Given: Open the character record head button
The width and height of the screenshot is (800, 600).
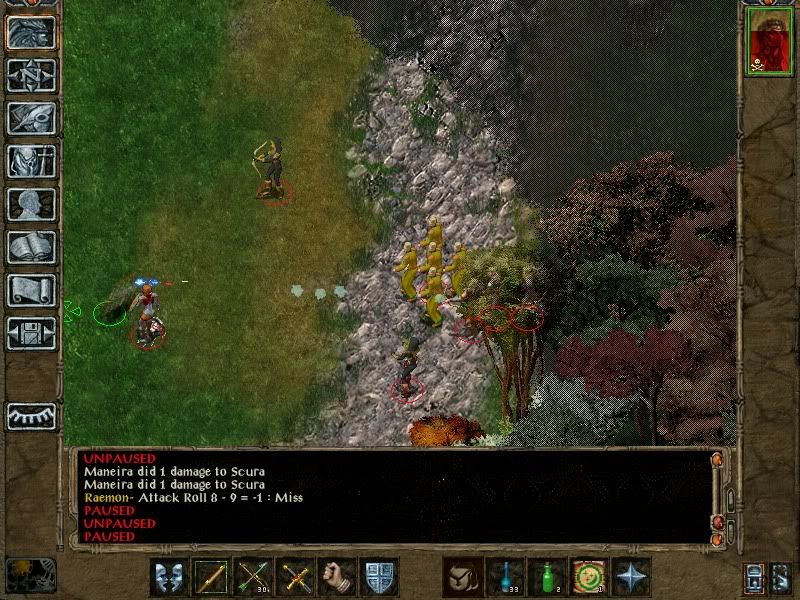Looking at the screenshot, I should pyautogui.click(x=31, y=204).
